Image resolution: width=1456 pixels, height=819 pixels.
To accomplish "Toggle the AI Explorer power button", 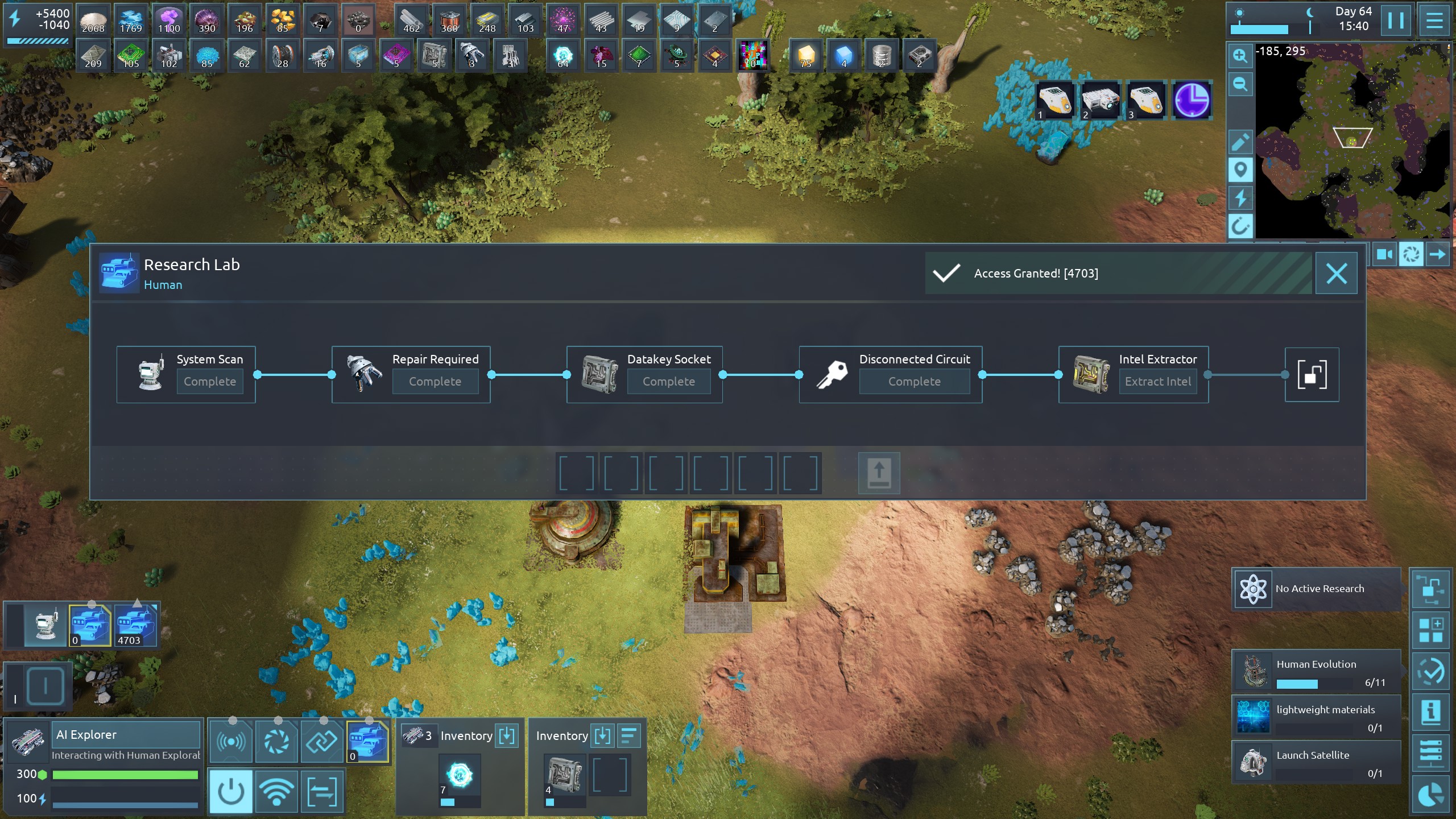I will pos(231,791).
